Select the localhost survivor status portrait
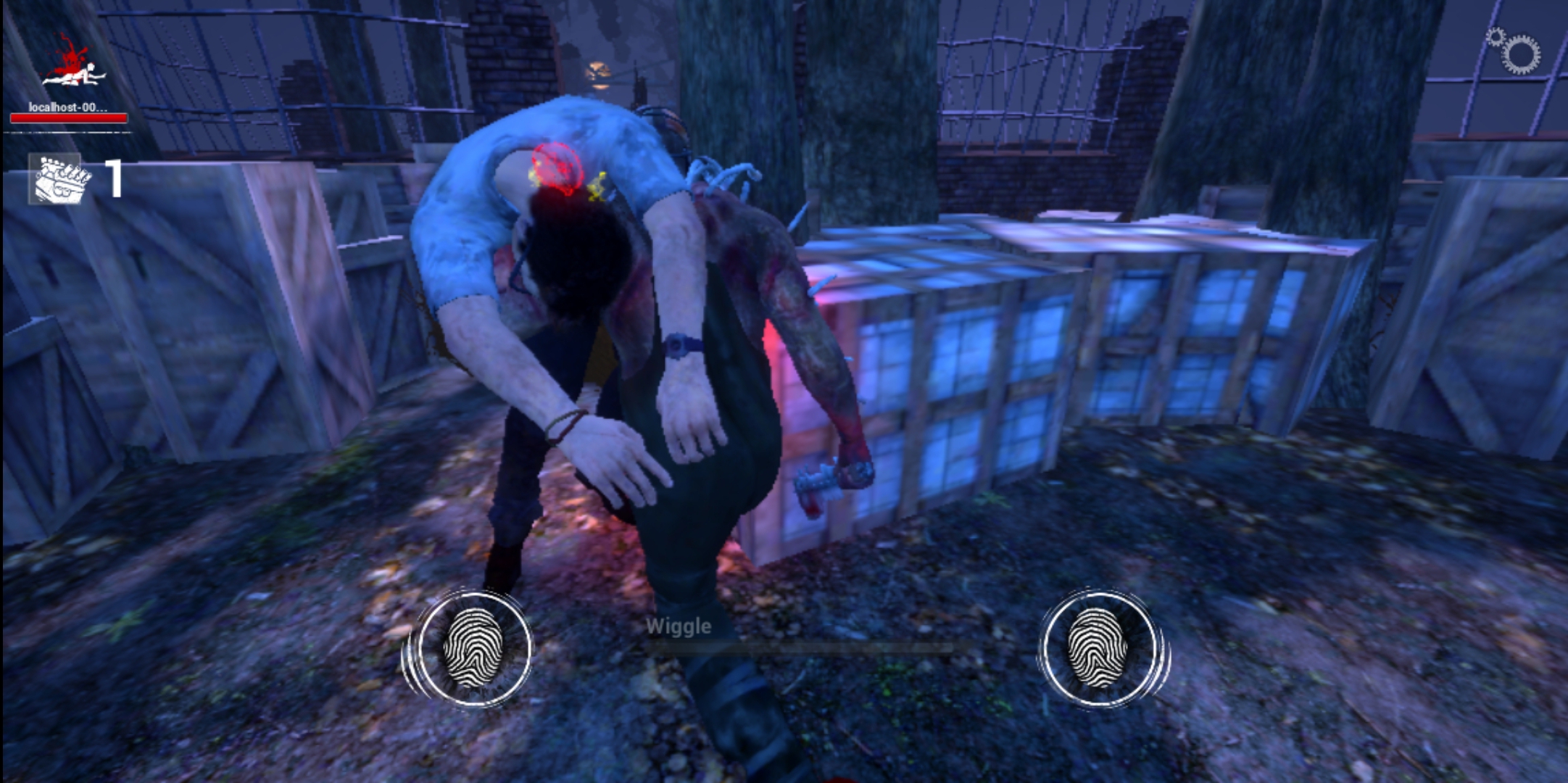Screen dimensions: 1568x783 [70, 65]
